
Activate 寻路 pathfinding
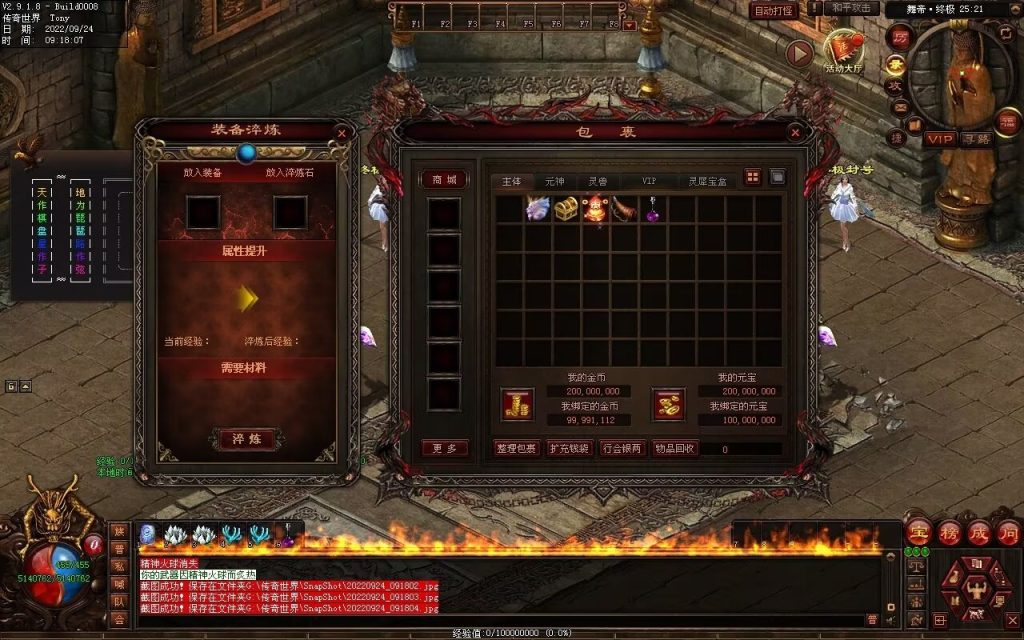[975, 139]
